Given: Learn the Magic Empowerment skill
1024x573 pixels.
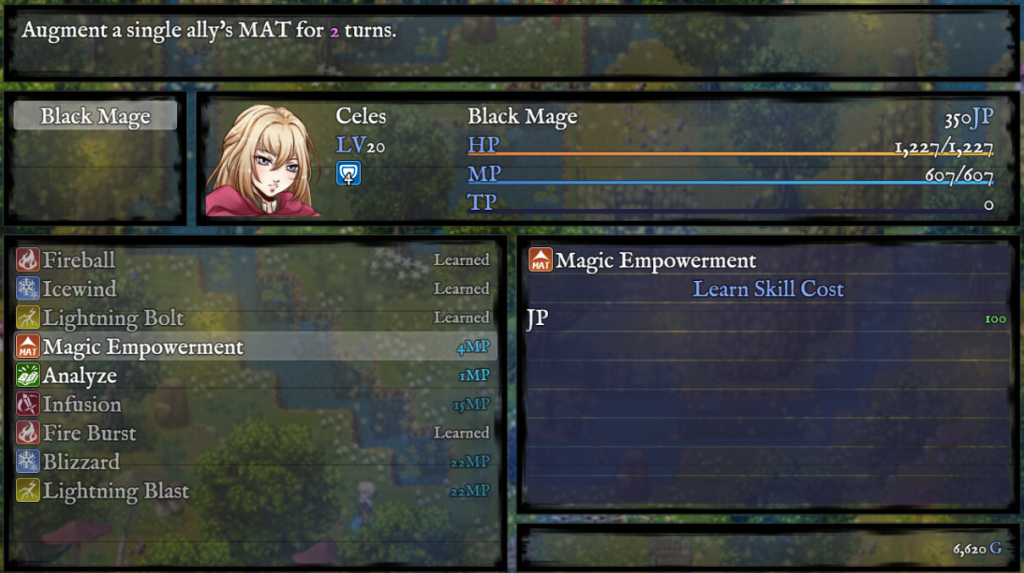Looking at the screenshot, I should (x=254, y=347).
